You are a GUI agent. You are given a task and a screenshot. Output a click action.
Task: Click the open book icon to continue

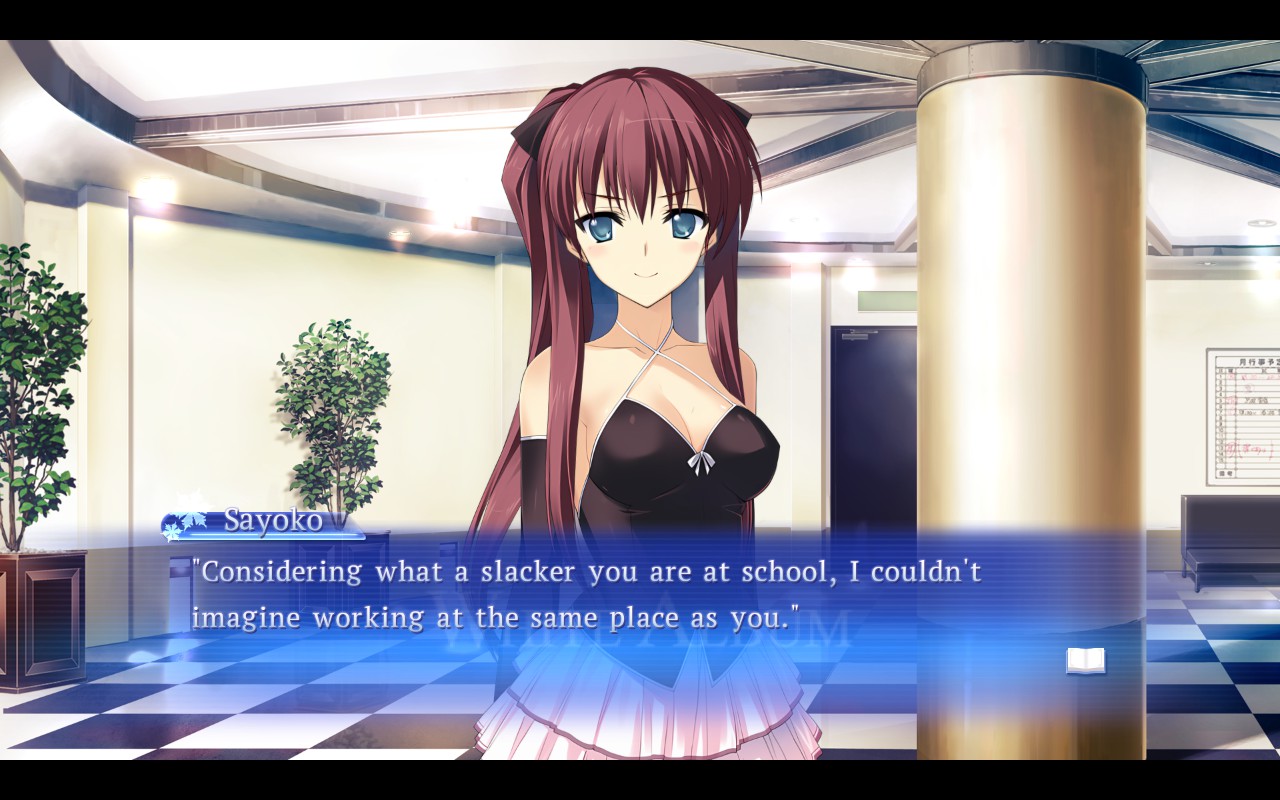click(x=1085, y=660)
